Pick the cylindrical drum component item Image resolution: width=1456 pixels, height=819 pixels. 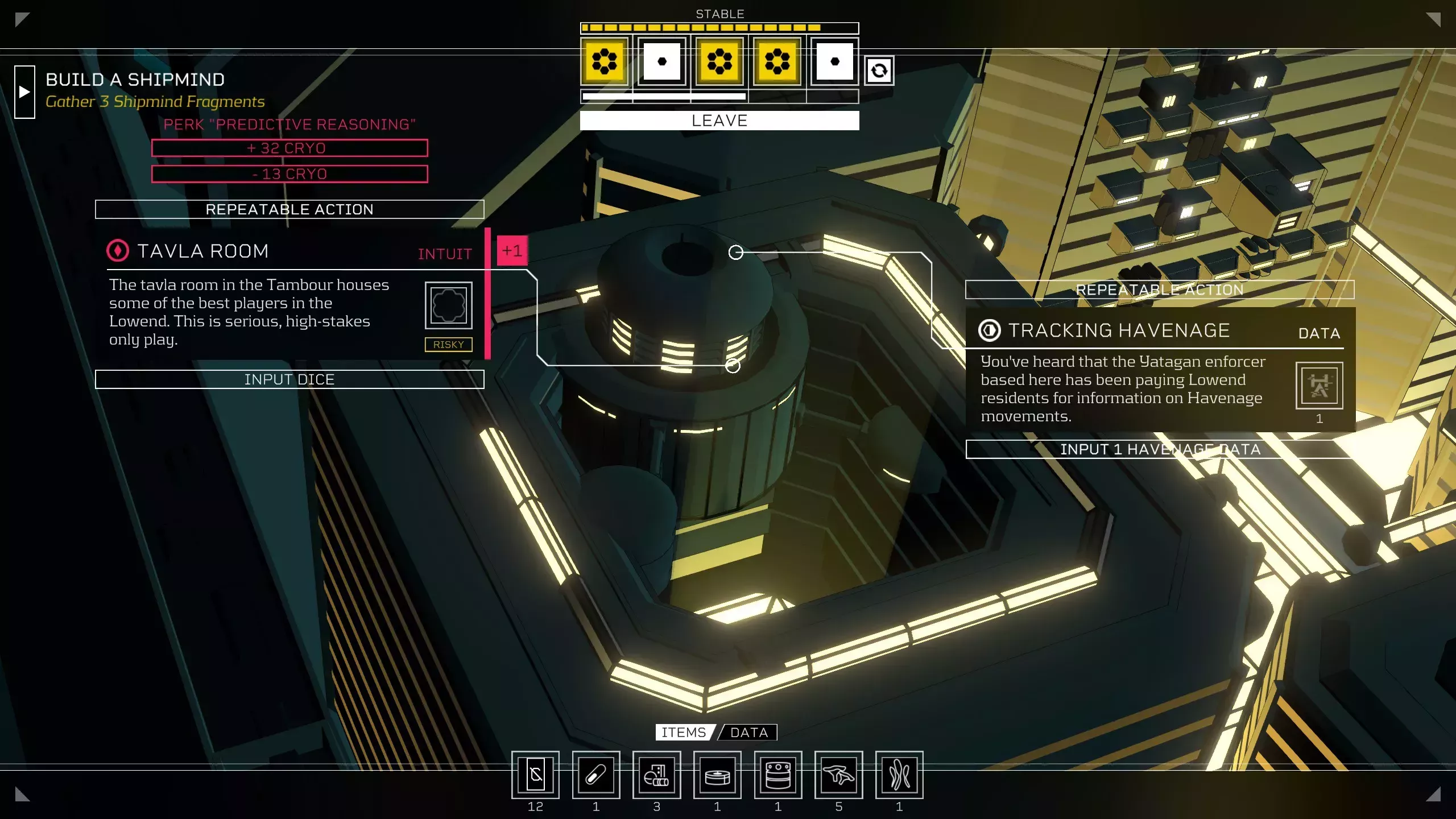[x=778, y=775]
